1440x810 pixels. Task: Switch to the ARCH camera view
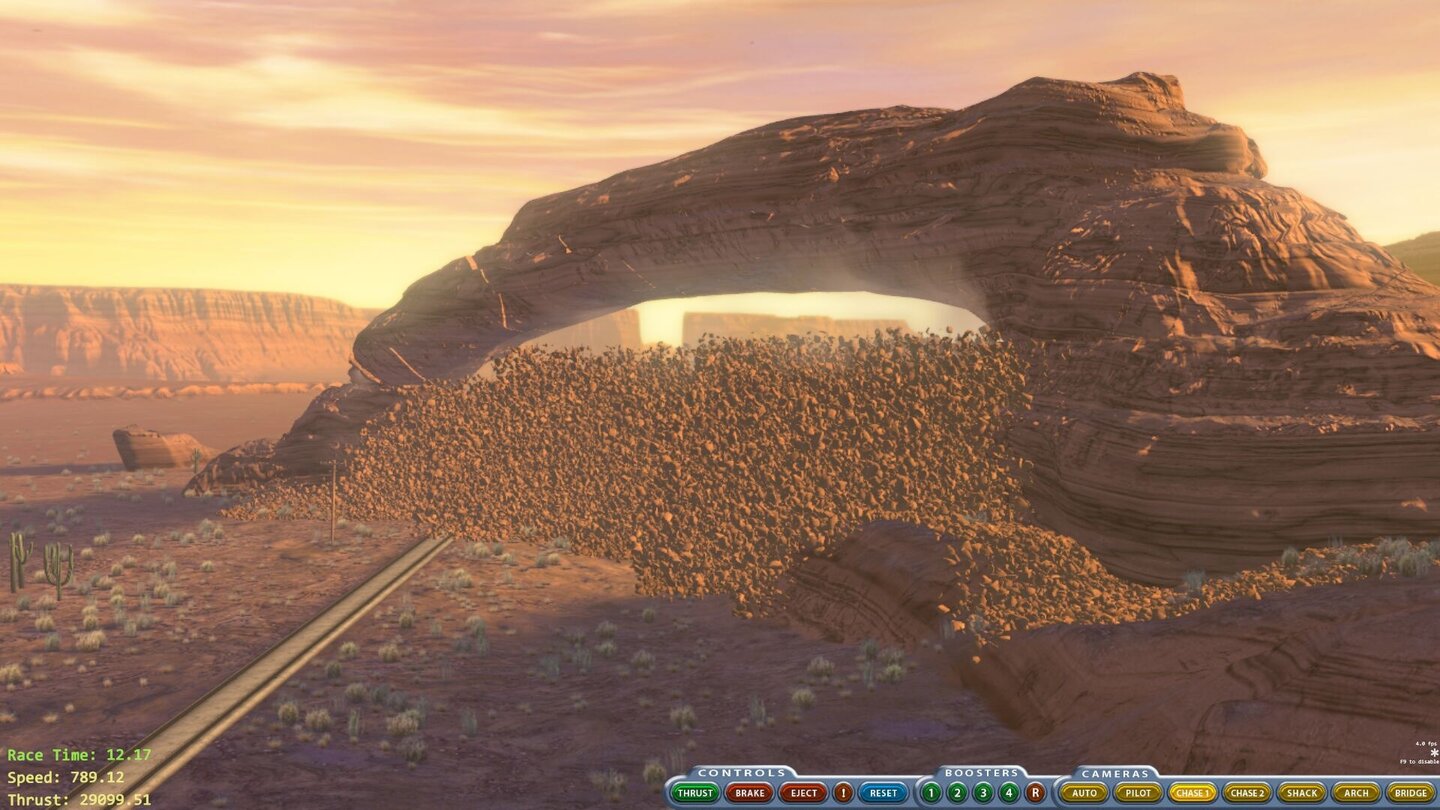[1355, 792]
